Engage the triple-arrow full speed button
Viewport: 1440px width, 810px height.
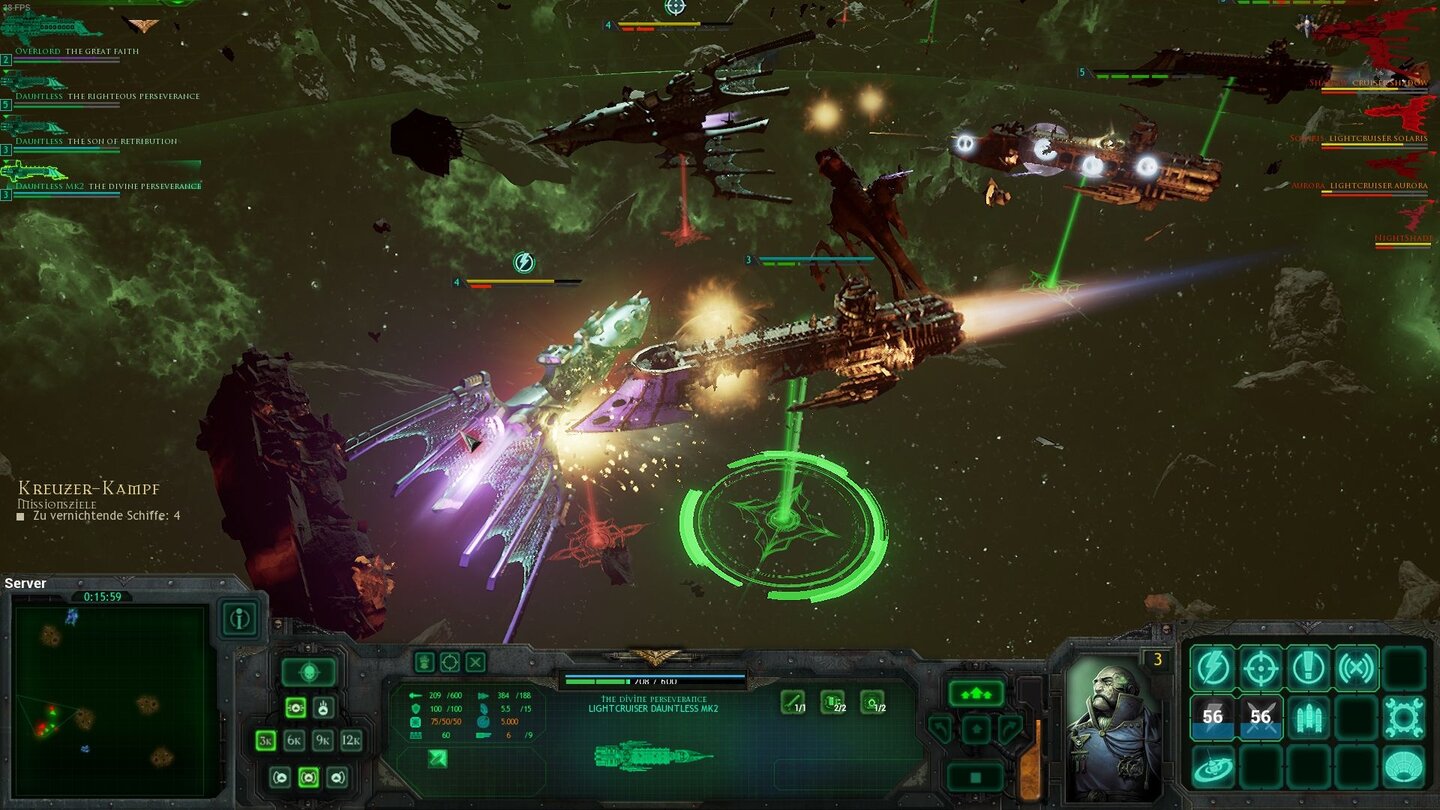pyautogui.click(x=976, y=692)
